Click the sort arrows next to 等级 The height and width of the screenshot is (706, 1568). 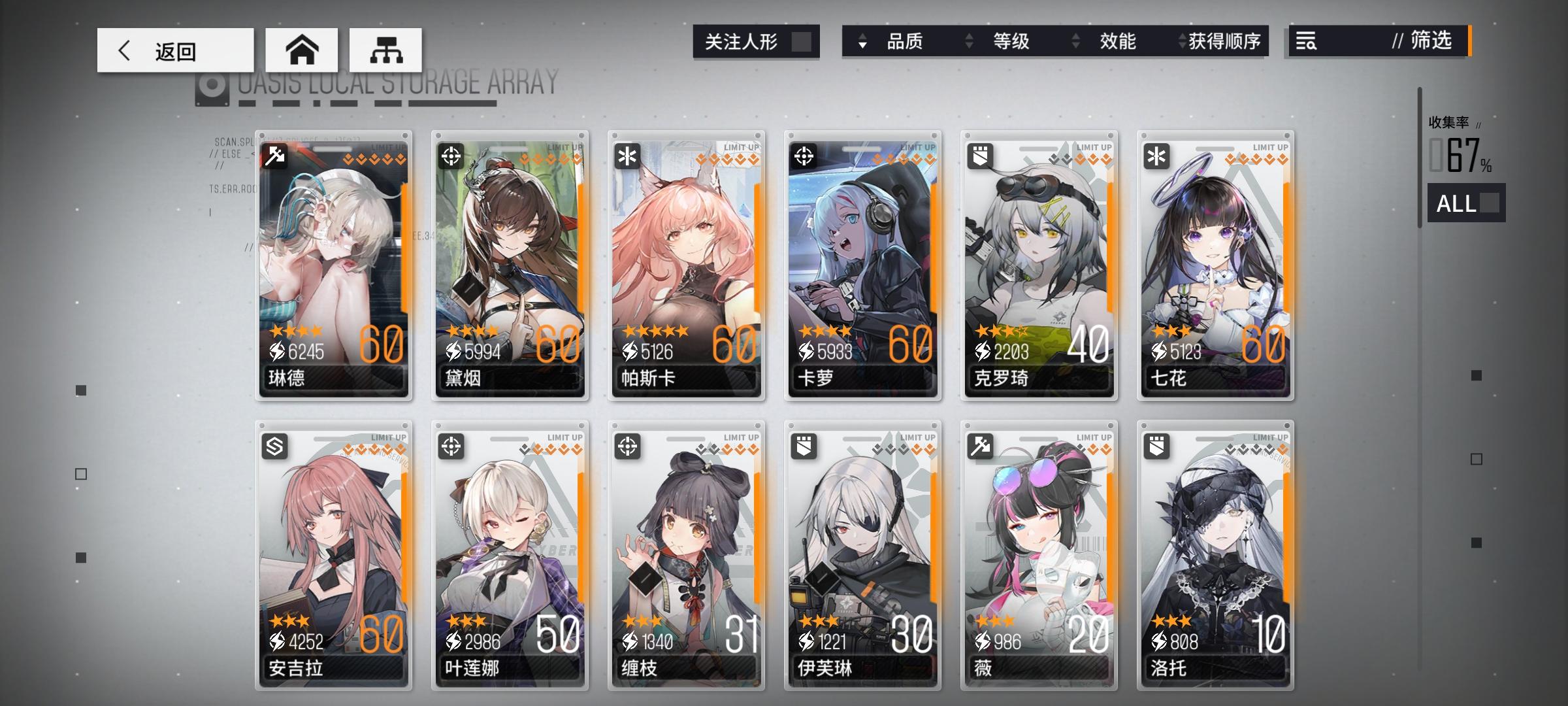click(968, 42)
